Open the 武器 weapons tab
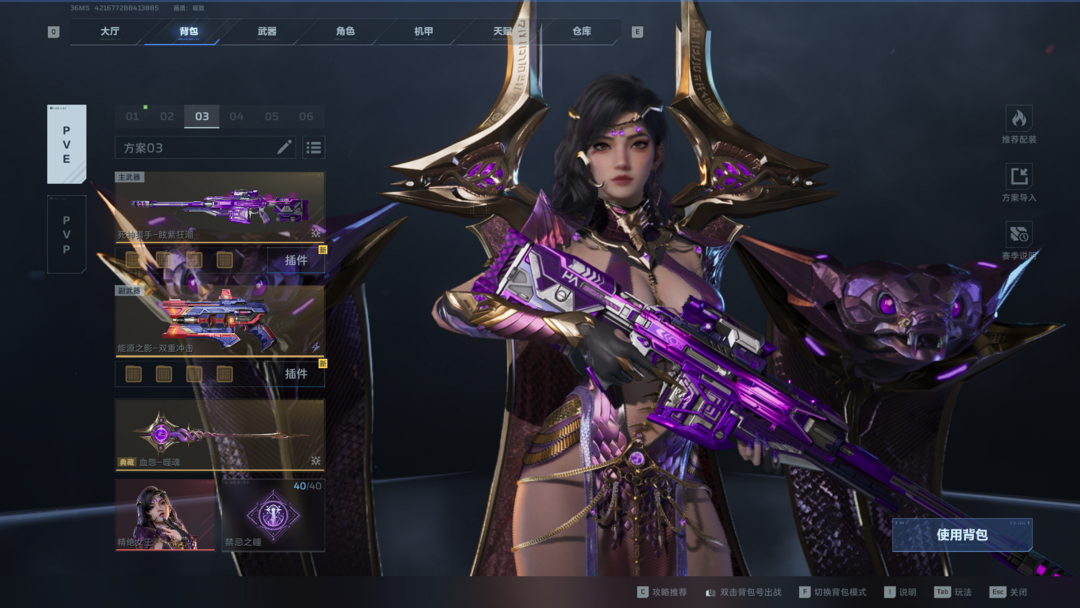This screenshot has height=608, width=1080. coord(267,32)
